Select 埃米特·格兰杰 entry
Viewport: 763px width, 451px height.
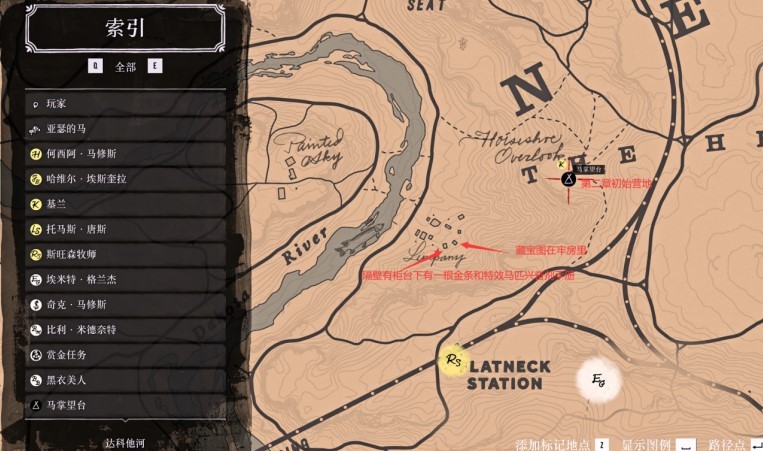click(125, 279)
